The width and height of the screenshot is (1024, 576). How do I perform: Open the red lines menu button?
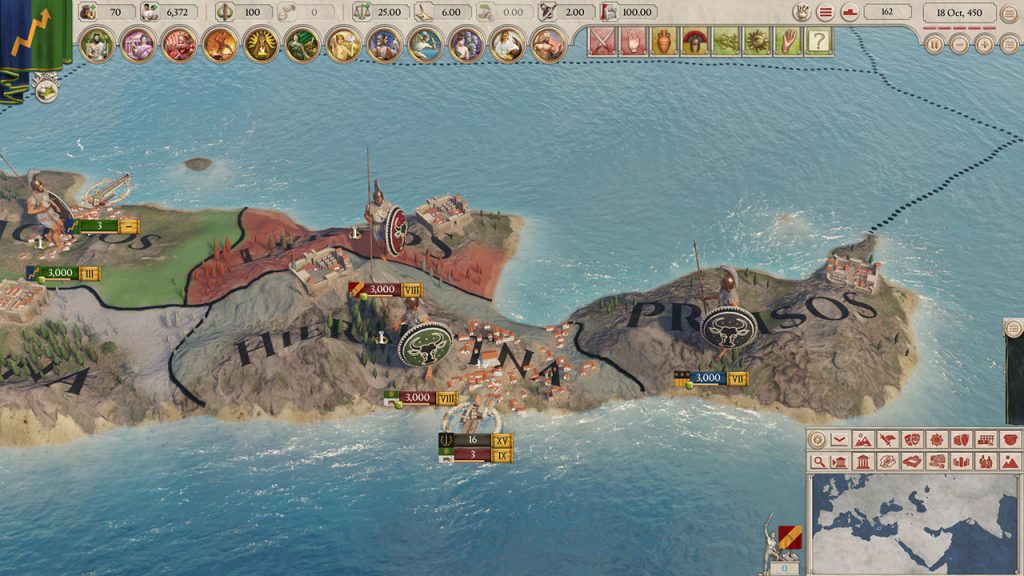pos(825,12)
